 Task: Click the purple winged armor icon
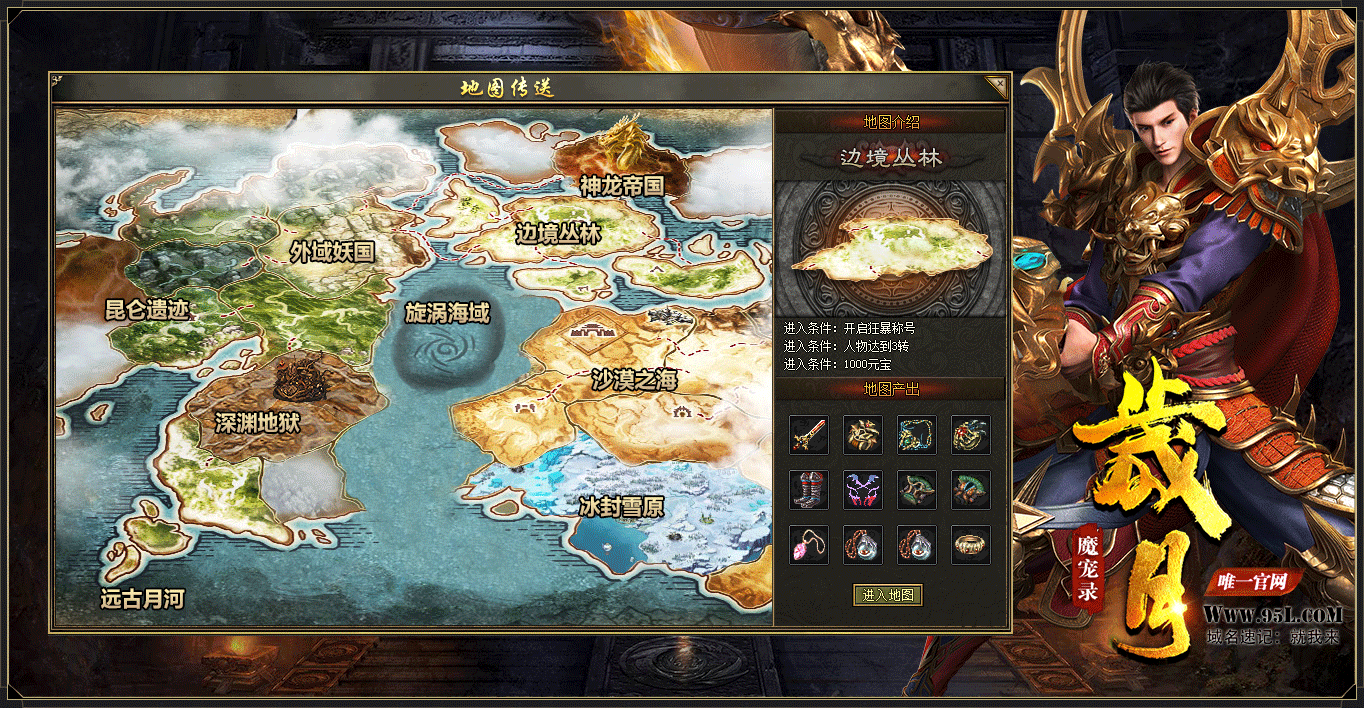(862, 490)
